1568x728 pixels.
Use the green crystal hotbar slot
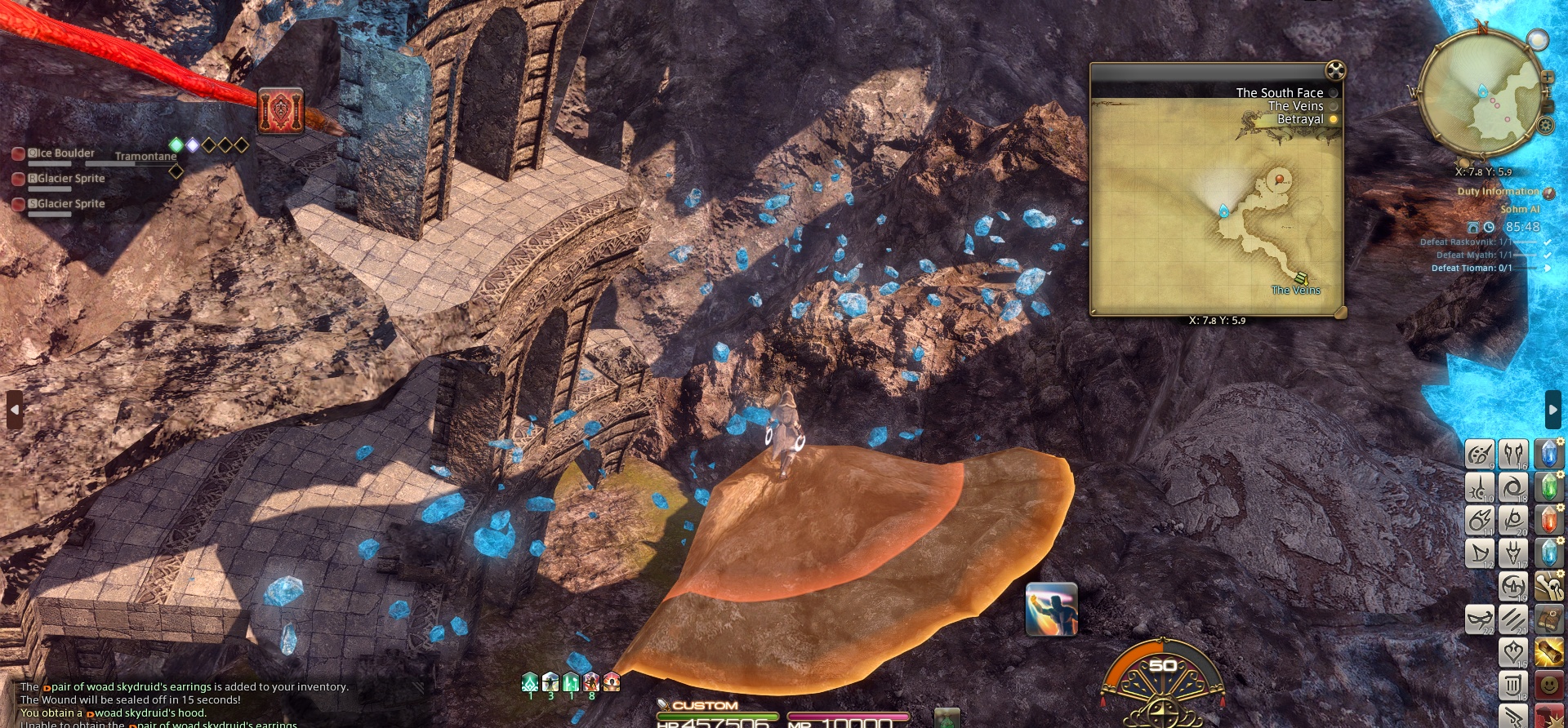(x=1548, y=487)
